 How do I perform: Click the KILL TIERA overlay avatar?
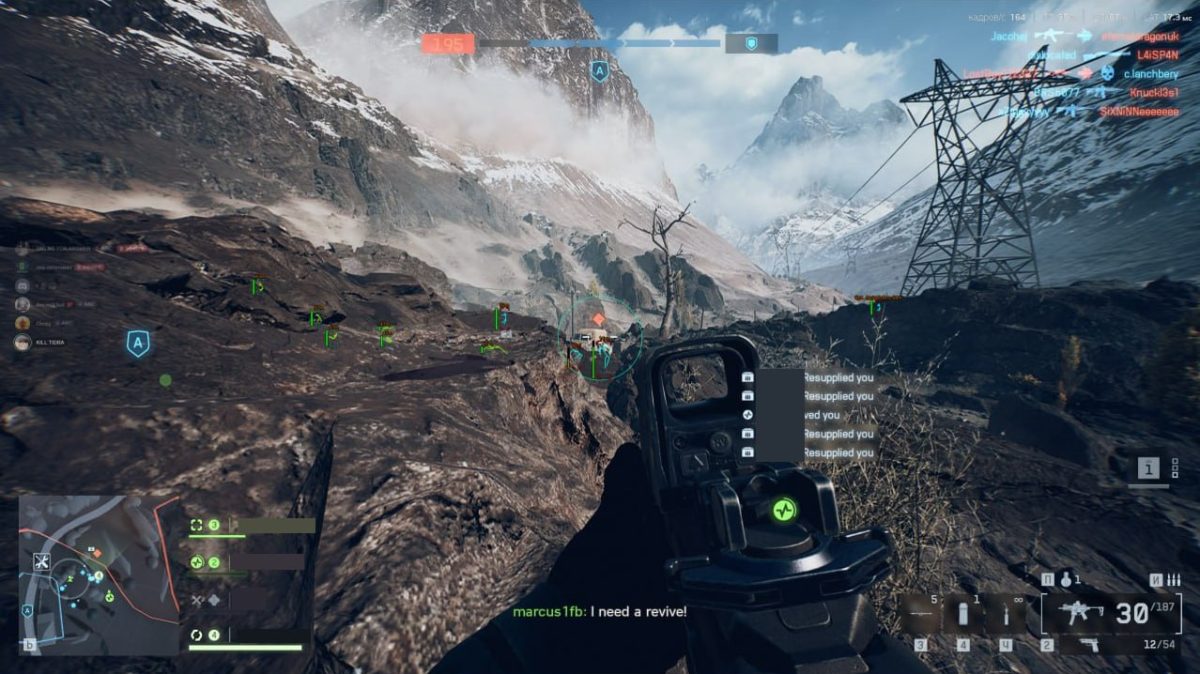22,342
